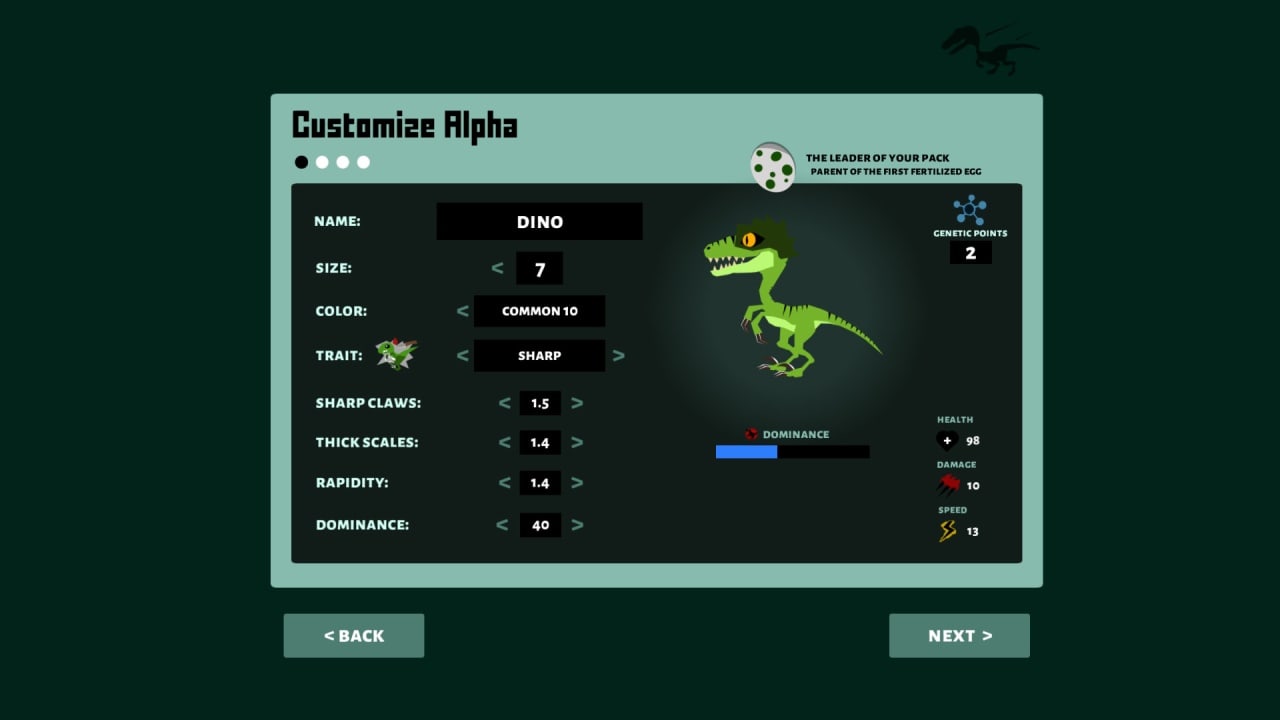
Task: Decrease the Rapidity value
Action: pyautogui.click(x=504, y=483)
